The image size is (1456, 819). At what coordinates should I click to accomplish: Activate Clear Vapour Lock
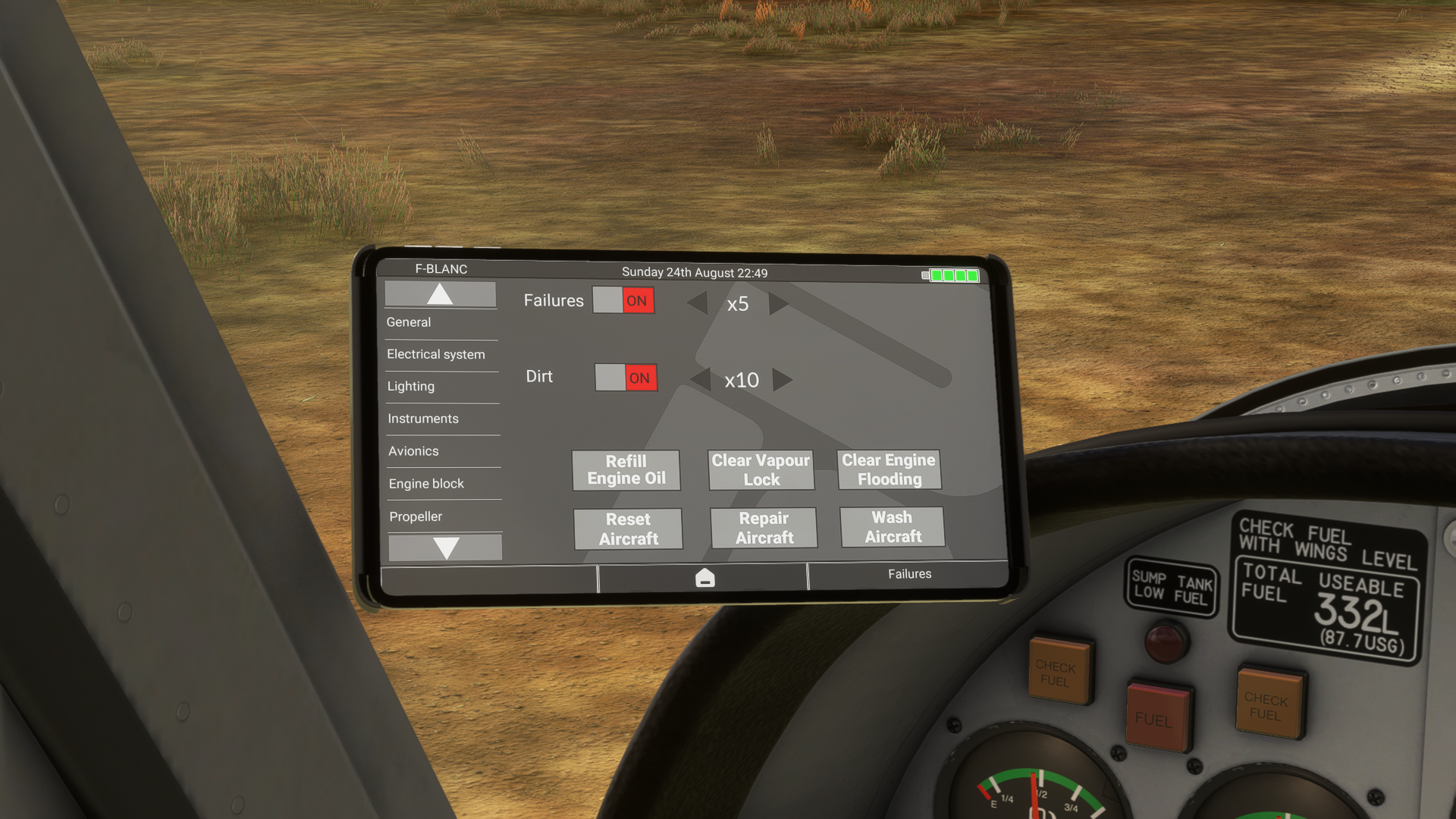pyautogui.click(x=761, y=470)
